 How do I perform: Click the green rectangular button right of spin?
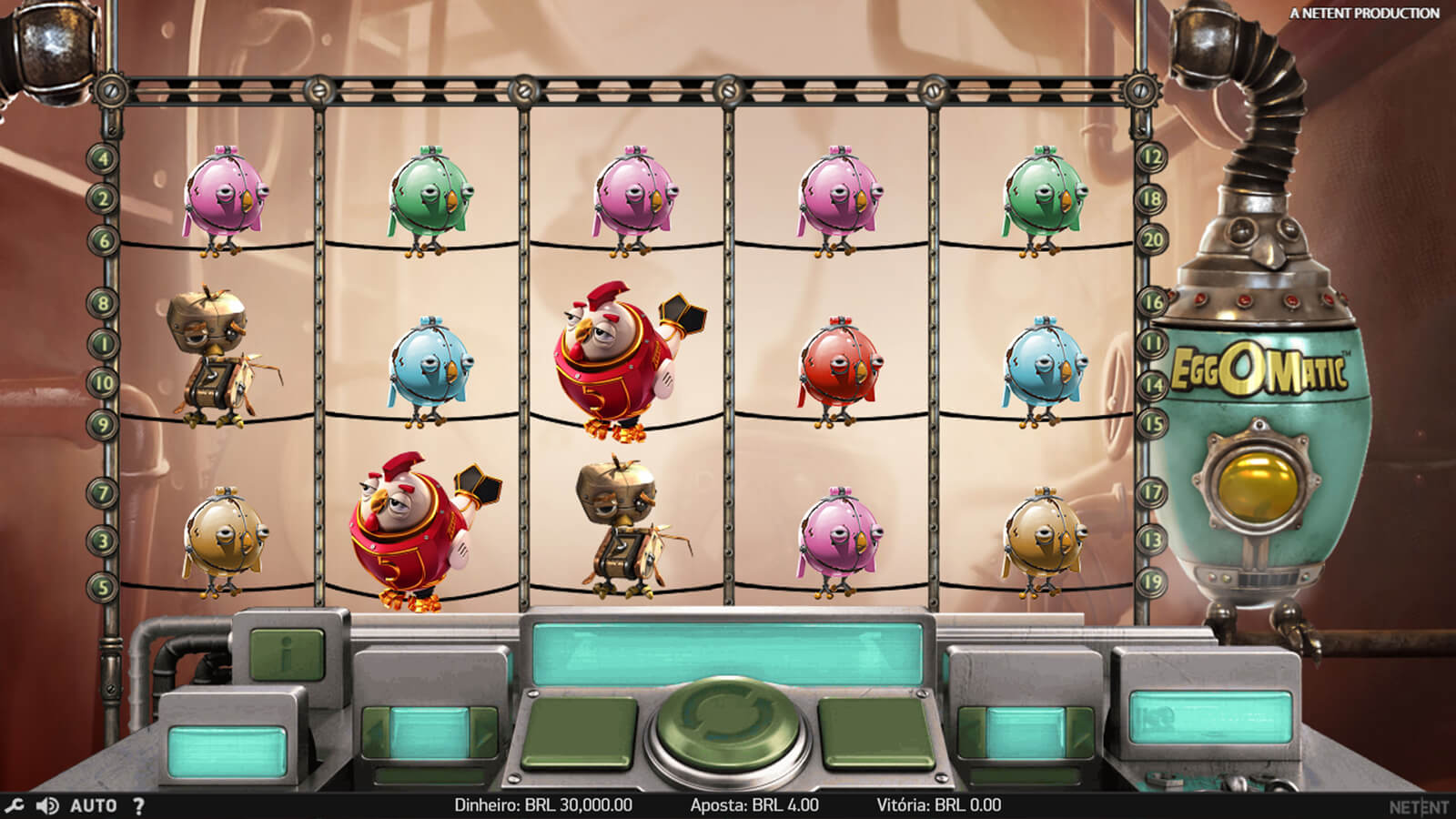coord(876,734)
